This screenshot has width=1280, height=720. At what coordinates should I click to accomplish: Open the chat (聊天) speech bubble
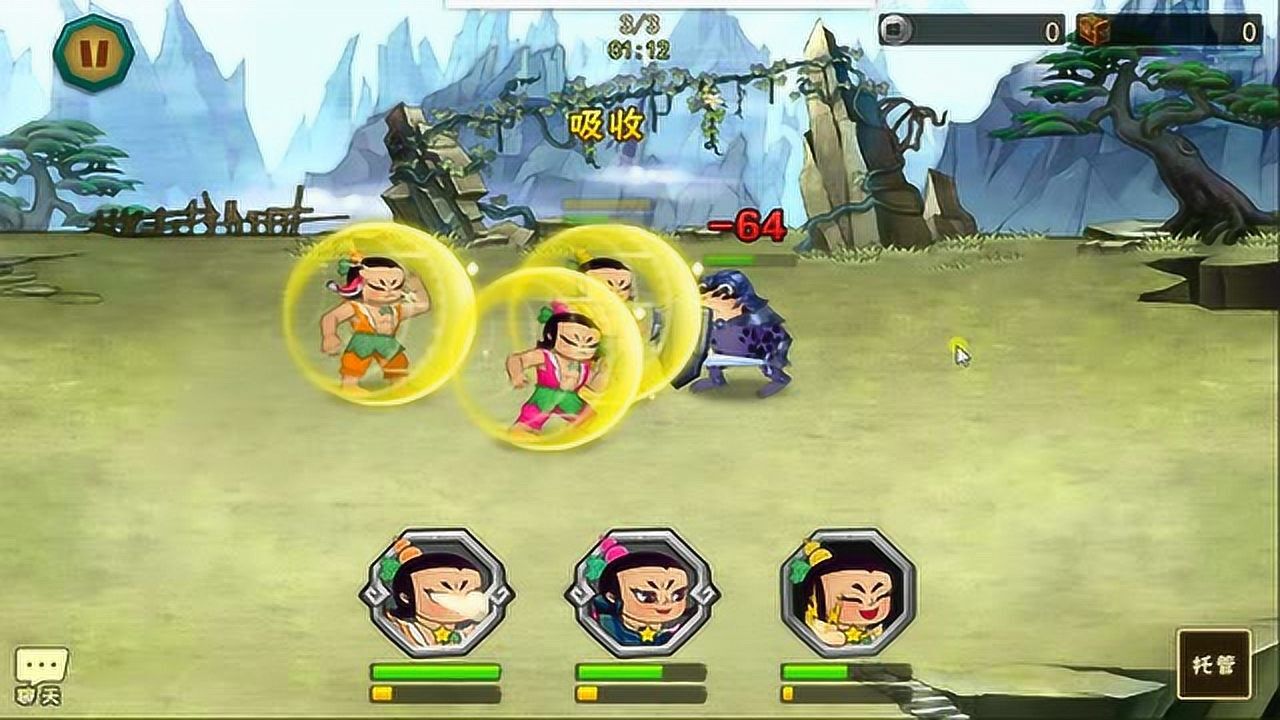(41, 673)
